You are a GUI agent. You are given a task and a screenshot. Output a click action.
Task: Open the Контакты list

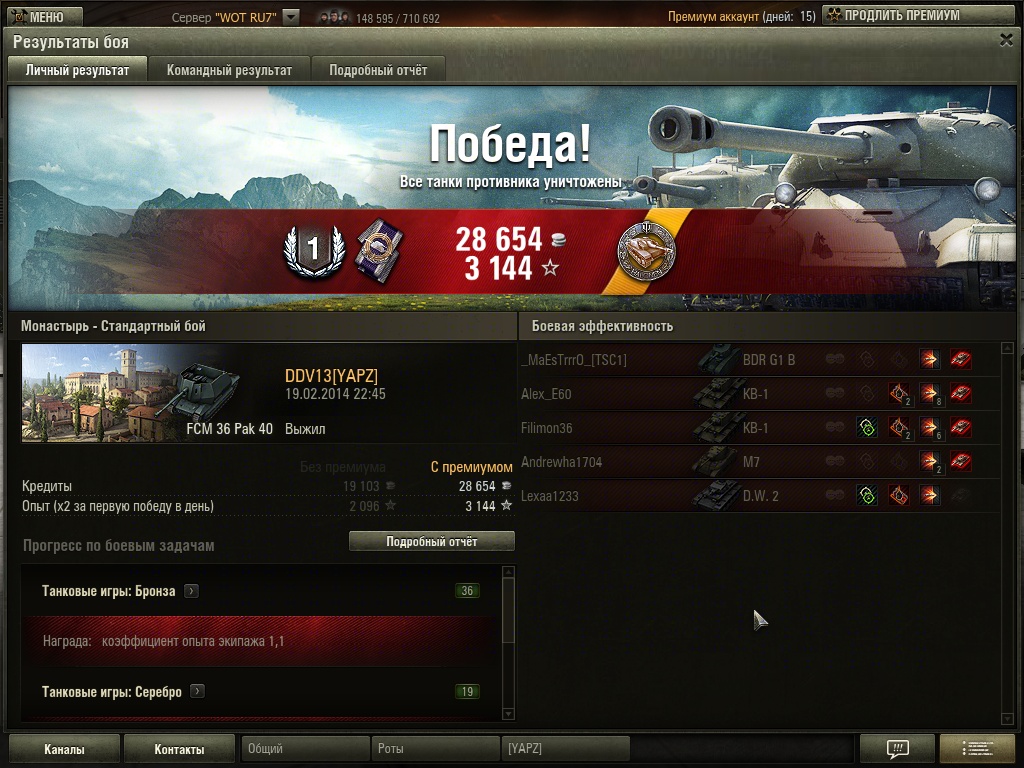click(180, 749)
